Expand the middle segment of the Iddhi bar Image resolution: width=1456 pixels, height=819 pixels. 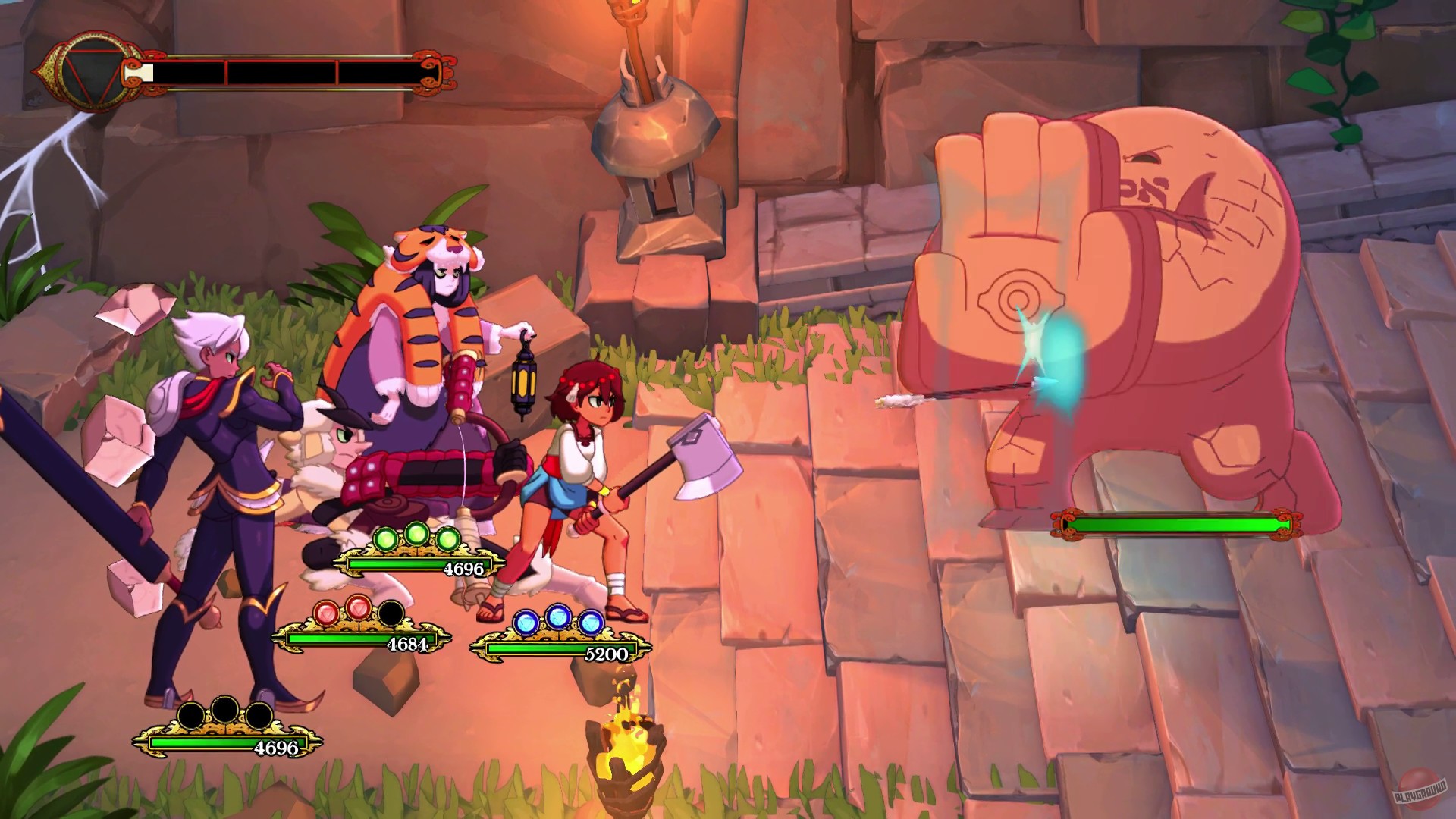click(x=281, y=74)
